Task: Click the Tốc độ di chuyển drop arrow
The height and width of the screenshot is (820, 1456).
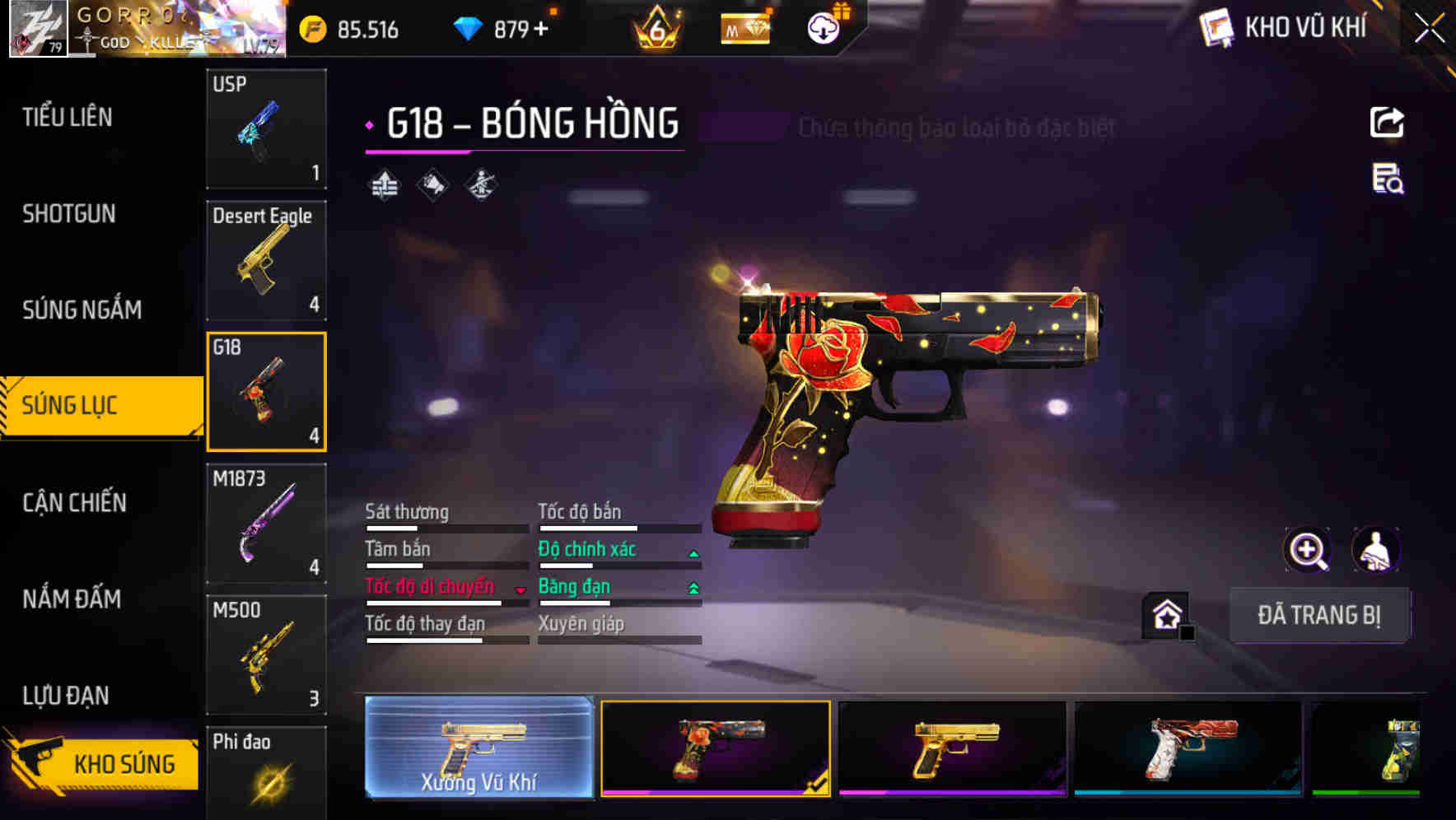Action: [x=520, y=589]
